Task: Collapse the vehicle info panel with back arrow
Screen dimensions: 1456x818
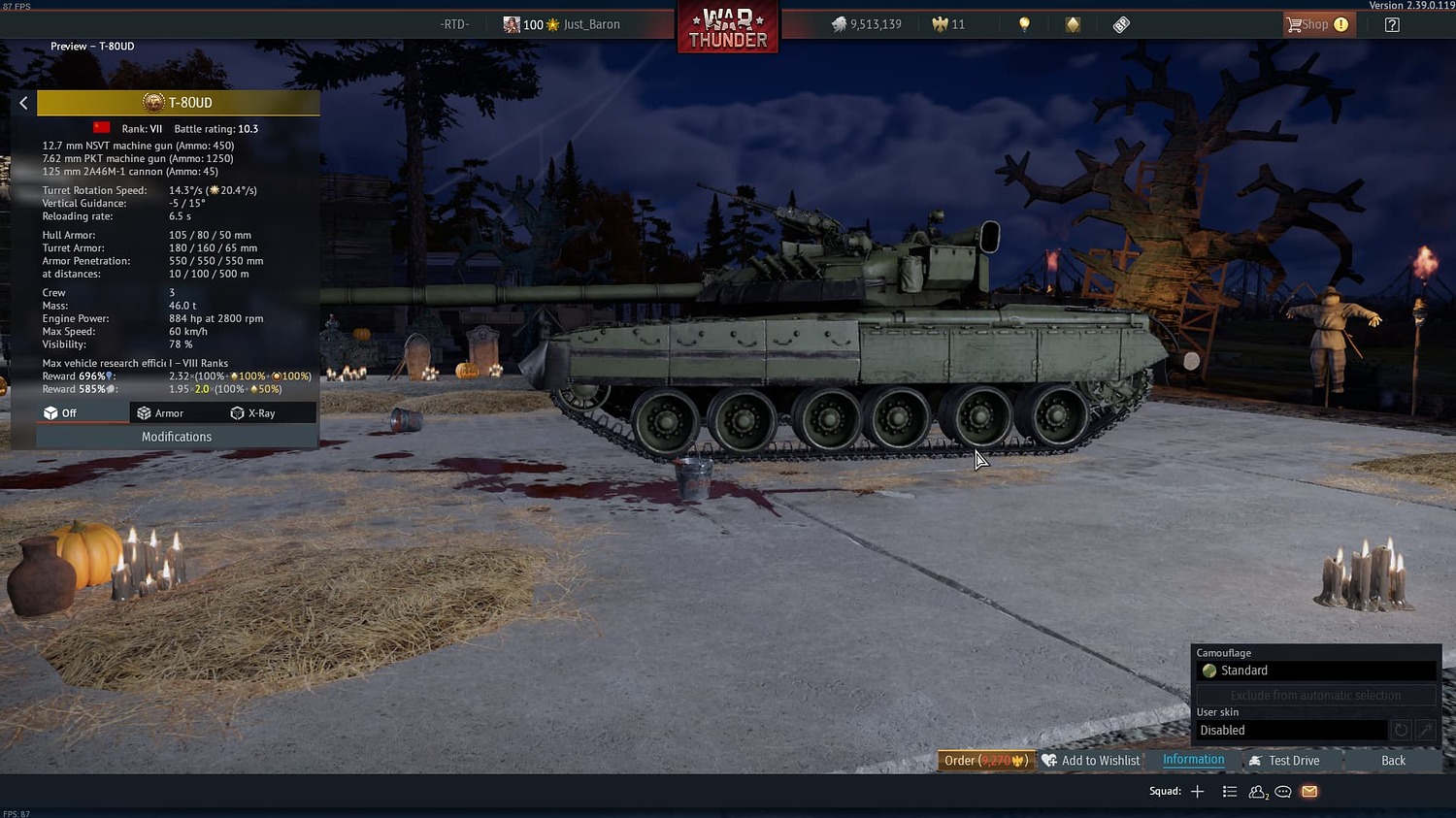Action: (x=23, y=102)
